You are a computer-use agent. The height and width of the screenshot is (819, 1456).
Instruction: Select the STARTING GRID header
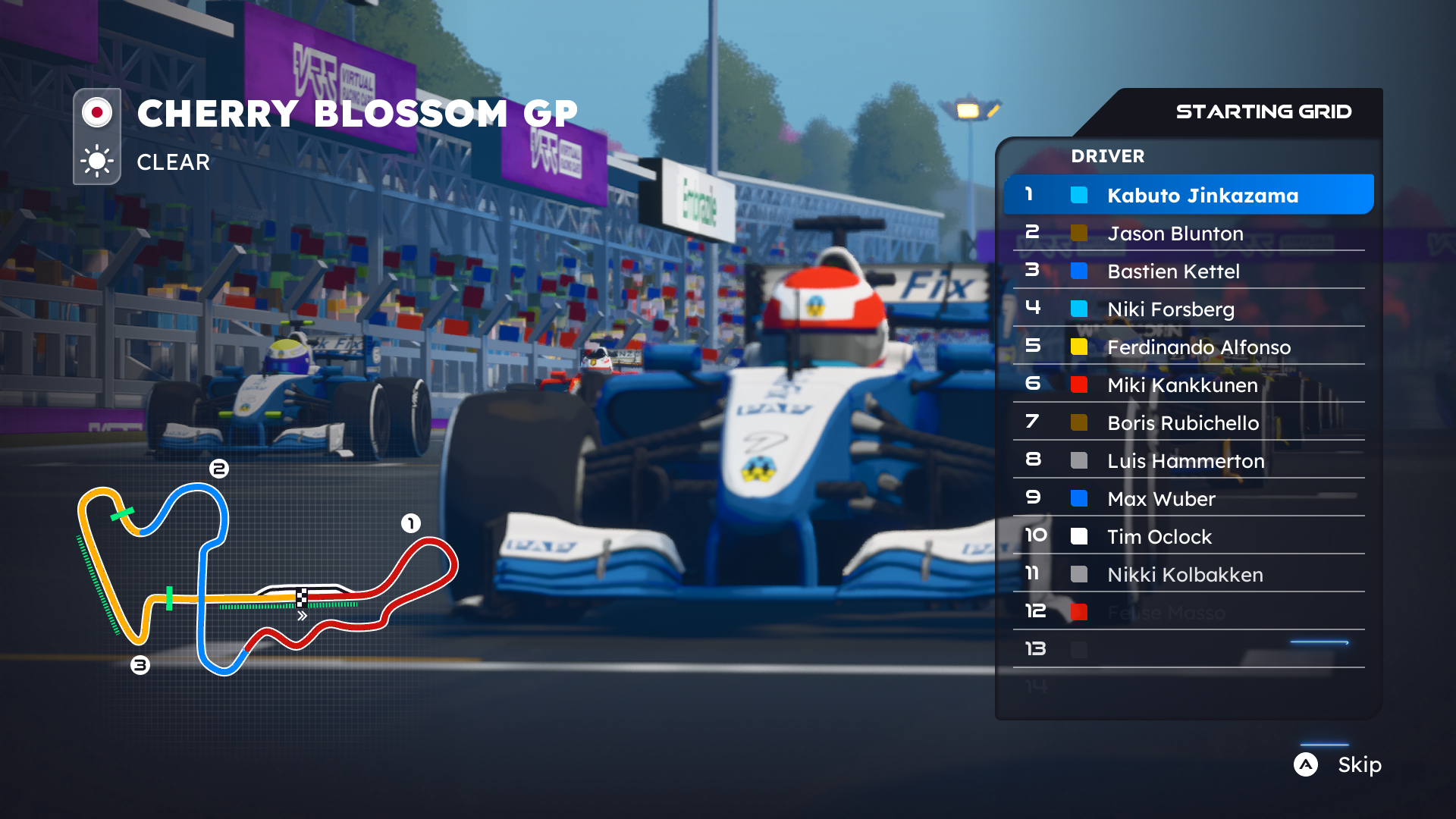point(1263,111)
